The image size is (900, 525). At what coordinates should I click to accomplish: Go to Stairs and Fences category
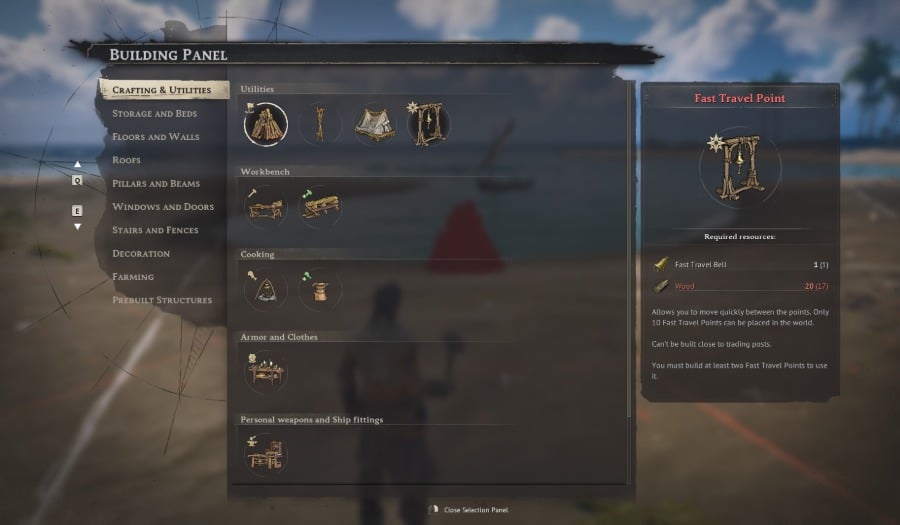tap(155, 230)
